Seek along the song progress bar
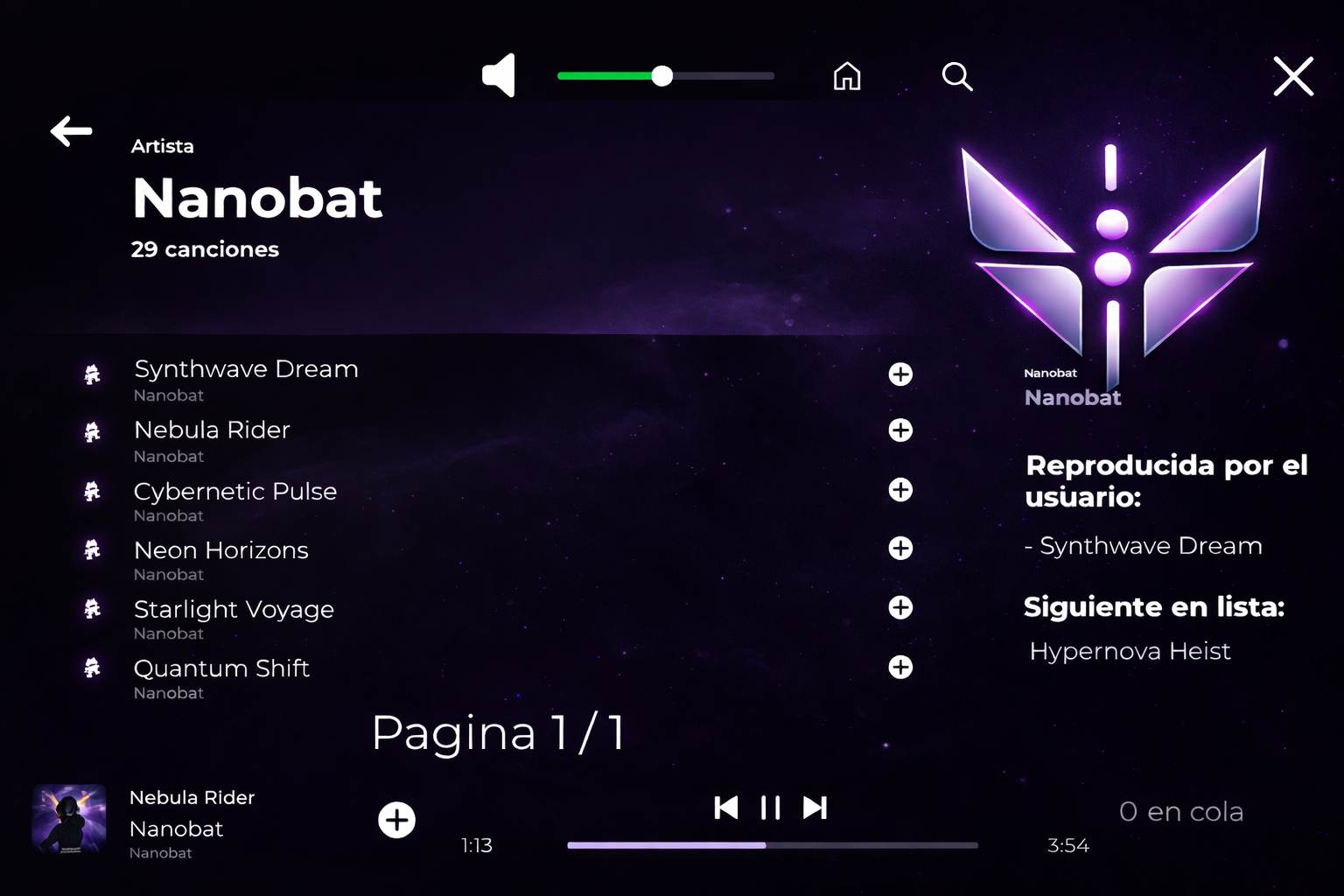1344x896 pixels. (x=772, y=845)
